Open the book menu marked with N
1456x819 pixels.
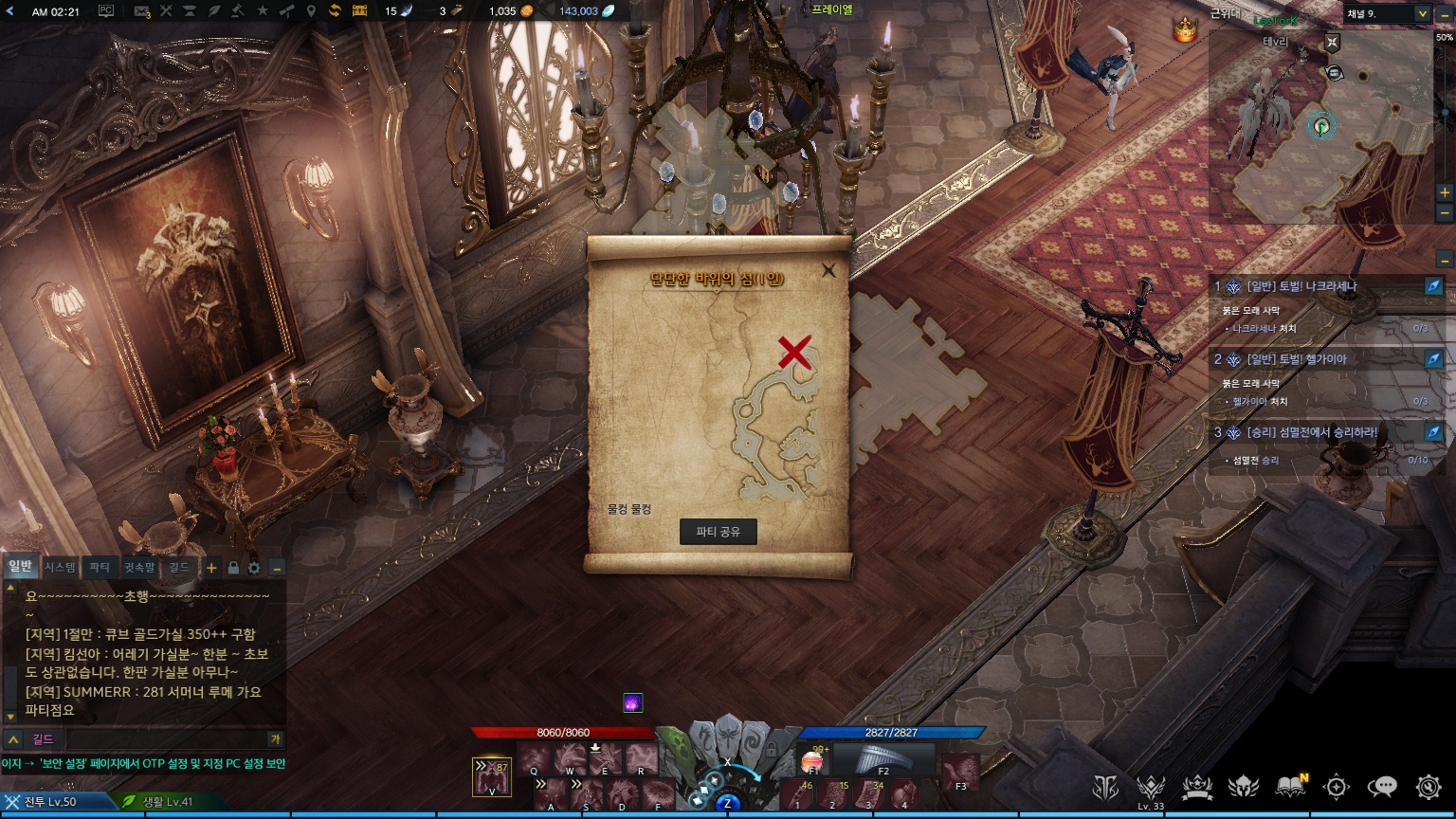click(x=1290, y=787)
